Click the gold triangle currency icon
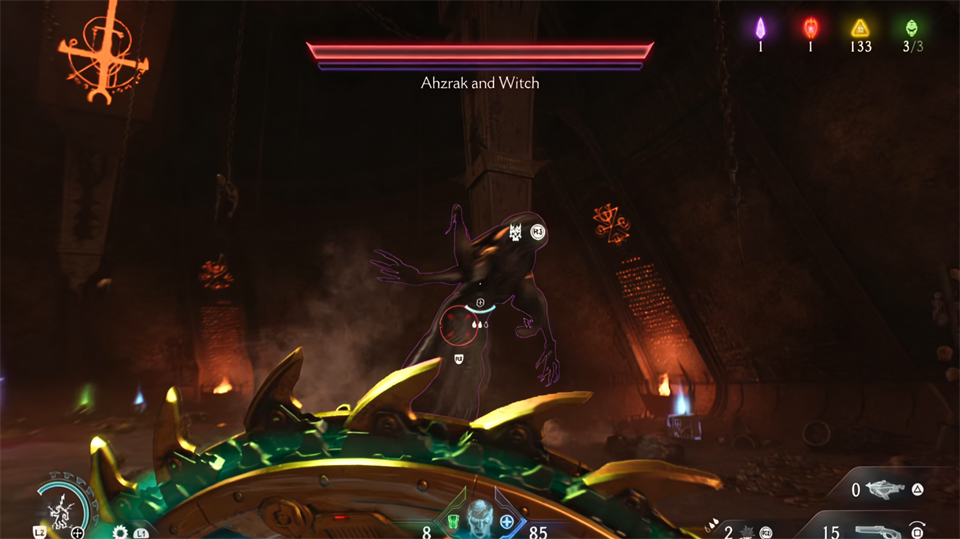The height and width of the screenshot is (539, 960). pos(859,27)
